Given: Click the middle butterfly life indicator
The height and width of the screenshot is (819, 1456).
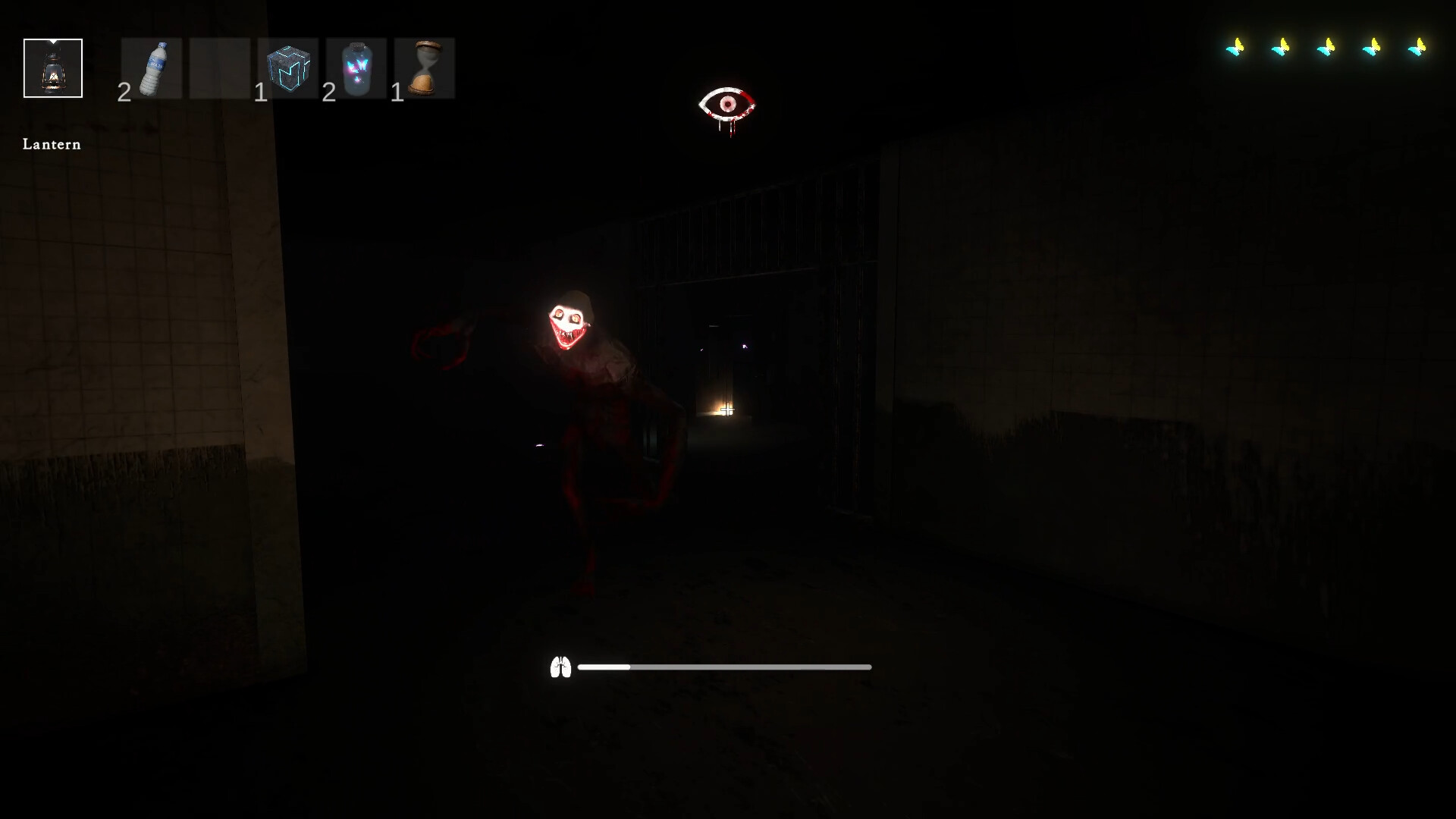Looking at the screenshot, I should [1328, 47].
